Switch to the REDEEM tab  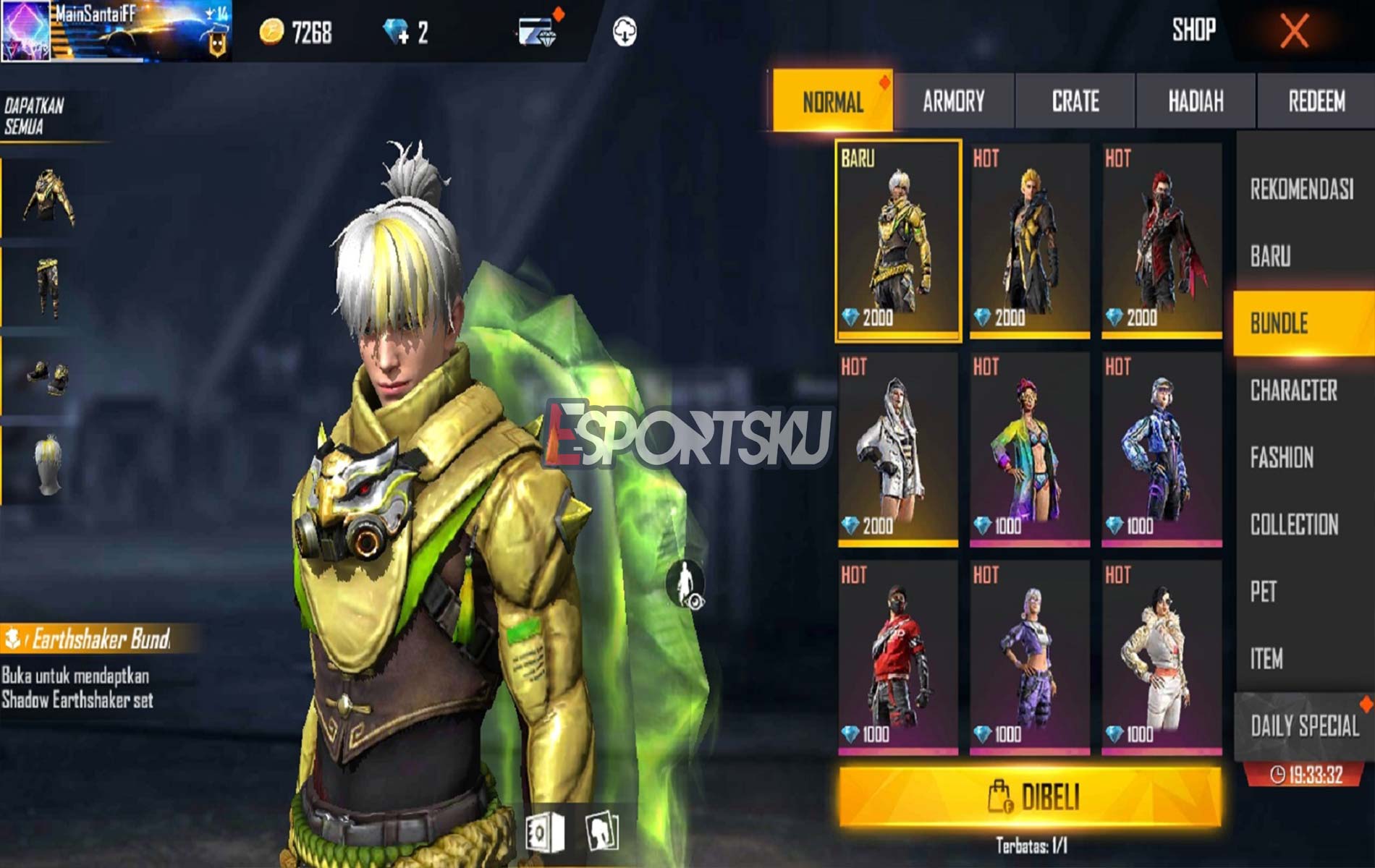pos(1317,103)
